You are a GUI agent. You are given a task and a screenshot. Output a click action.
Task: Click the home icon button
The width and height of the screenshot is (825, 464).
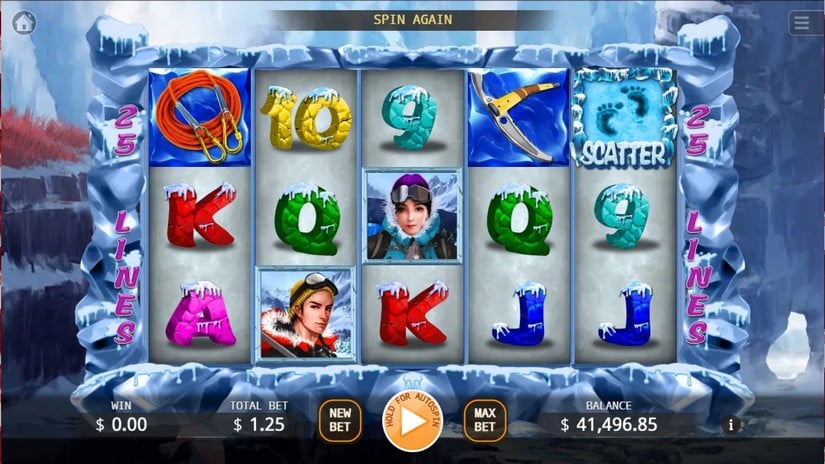pos(24,22)
